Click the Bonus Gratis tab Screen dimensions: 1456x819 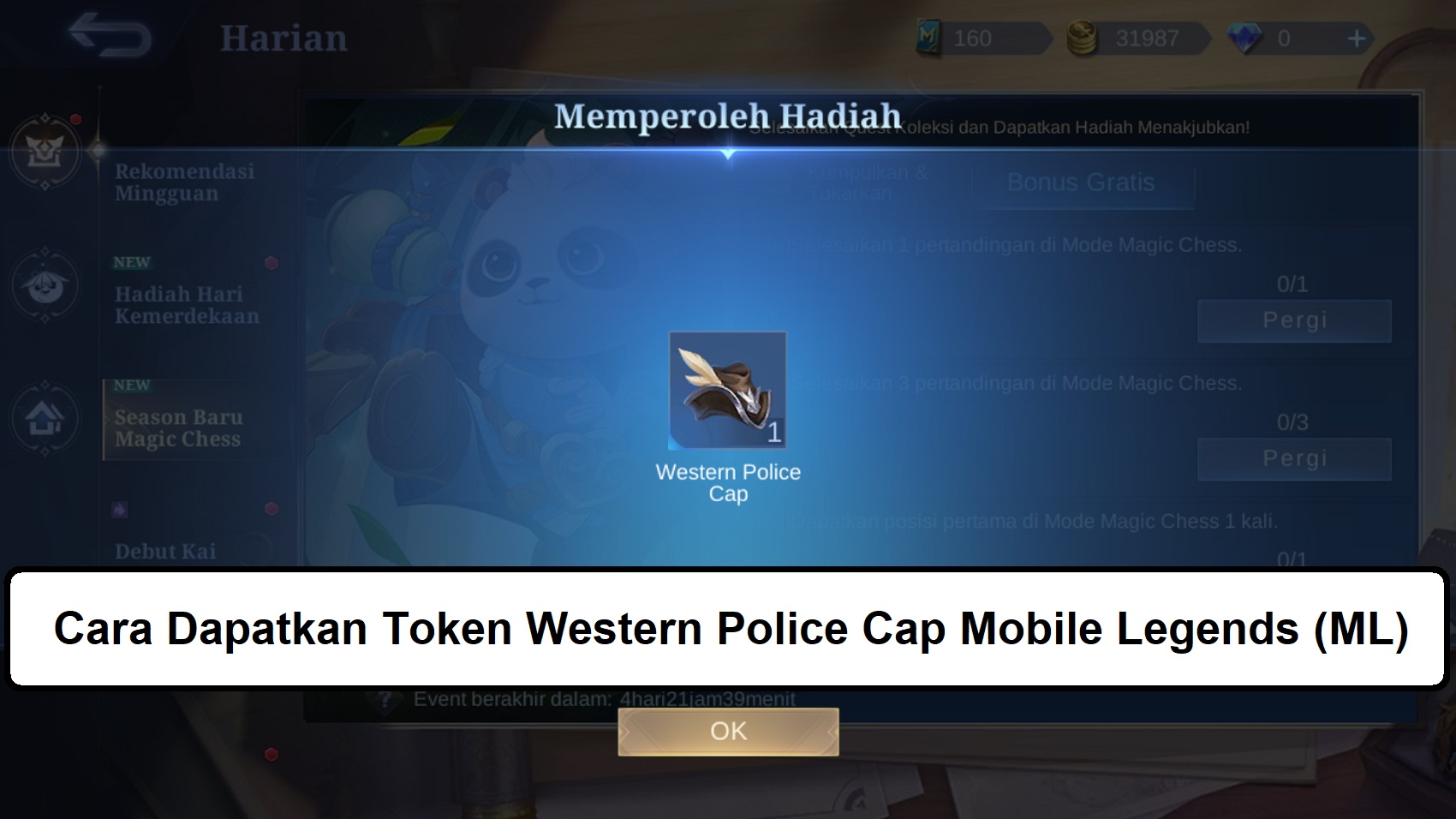click(x=1082, y=182)
